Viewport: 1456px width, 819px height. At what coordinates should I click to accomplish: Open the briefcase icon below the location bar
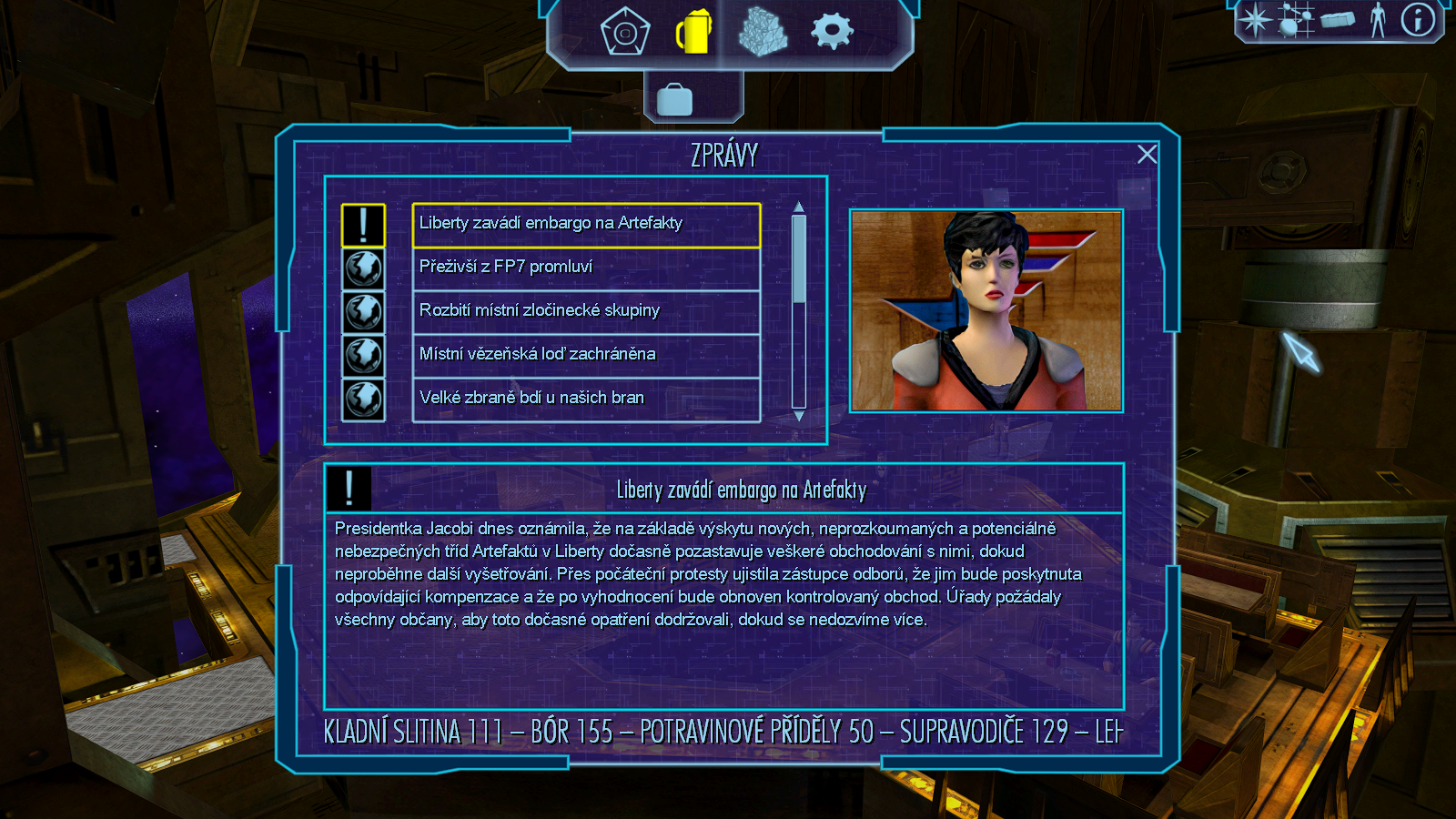click(x=674, y=99)
